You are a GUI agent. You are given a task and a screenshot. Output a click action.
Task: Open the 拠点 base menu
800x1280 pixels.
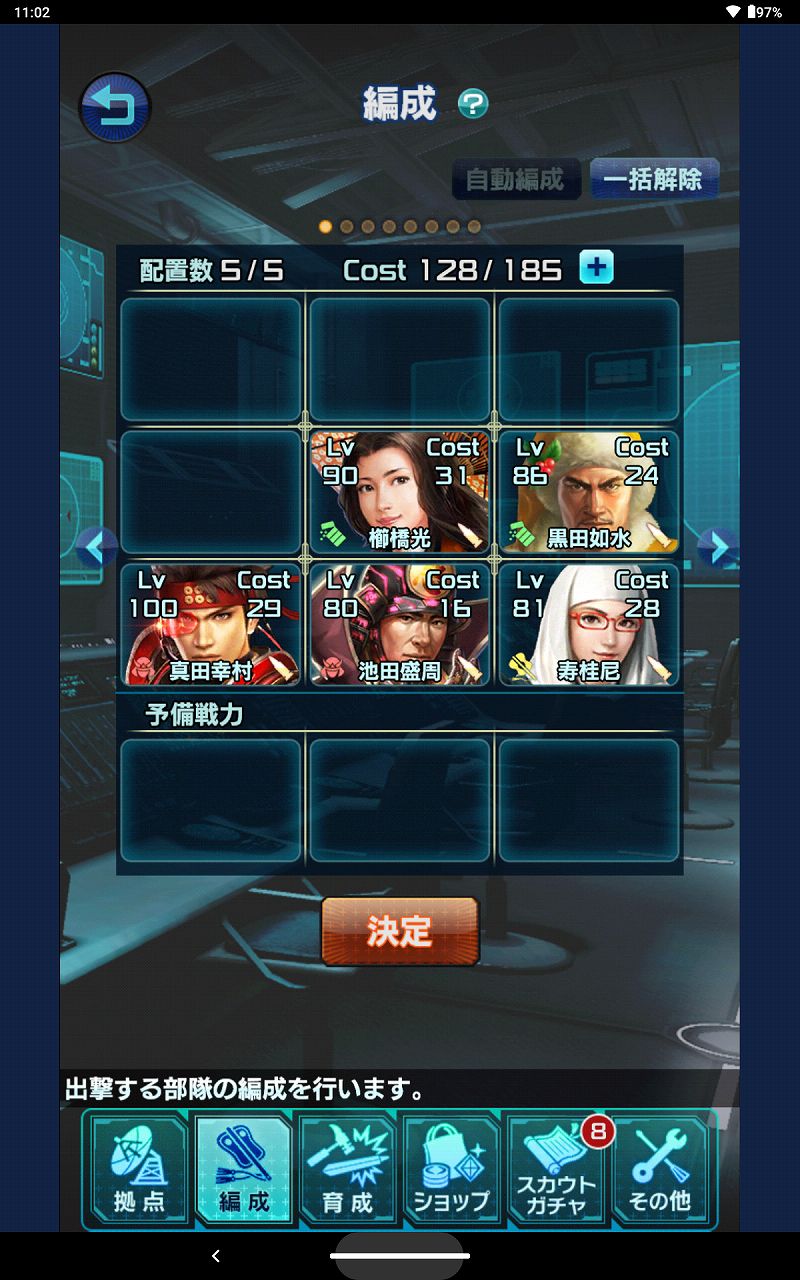tap(139, 1169)
